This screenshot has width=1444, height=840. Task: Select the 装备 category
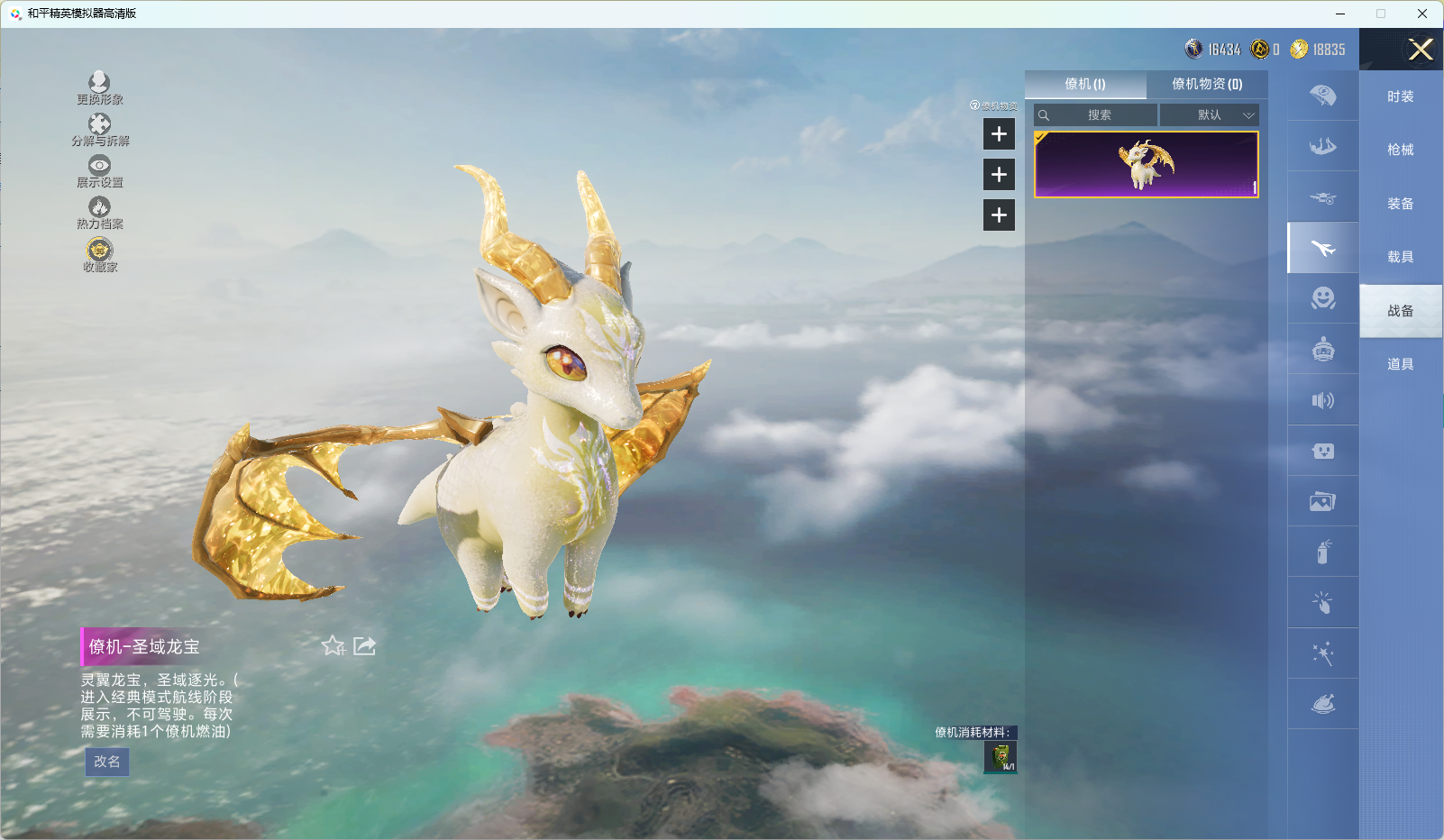click(x=1400, y=204)
